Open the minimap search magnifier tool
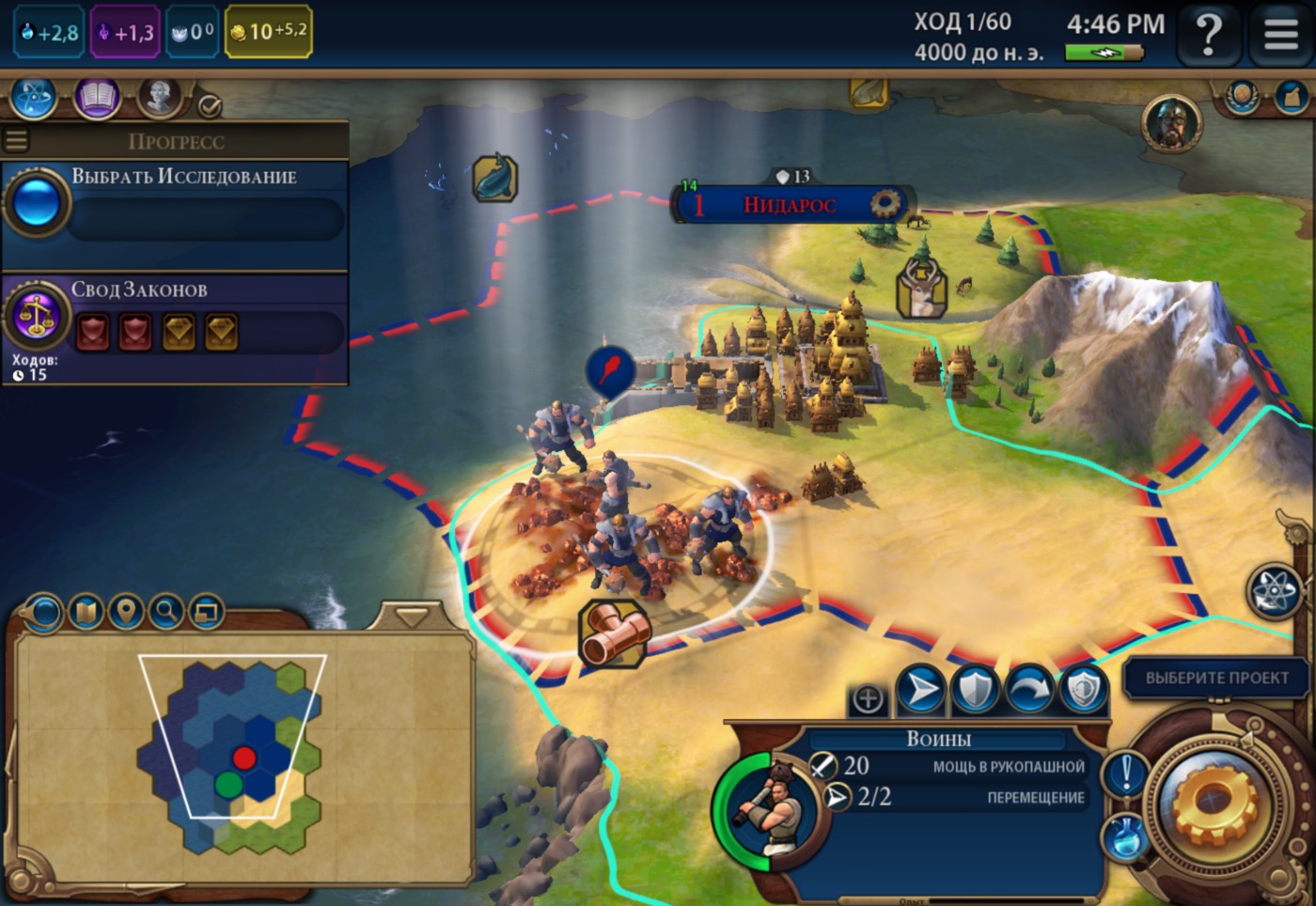This screenshot has height=906, width=1316. click(x=166, y=613)
